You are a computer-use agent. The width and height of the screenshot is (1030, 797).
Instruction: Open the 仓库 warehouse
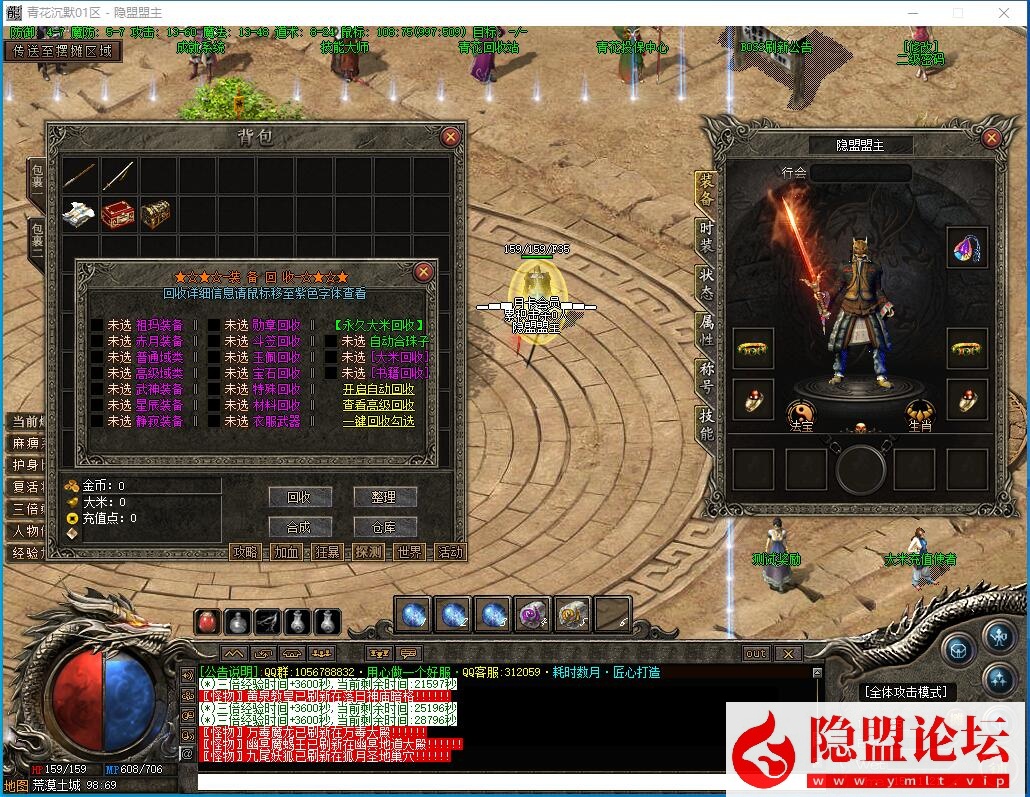pyautogui.click(x=385, y=527)
